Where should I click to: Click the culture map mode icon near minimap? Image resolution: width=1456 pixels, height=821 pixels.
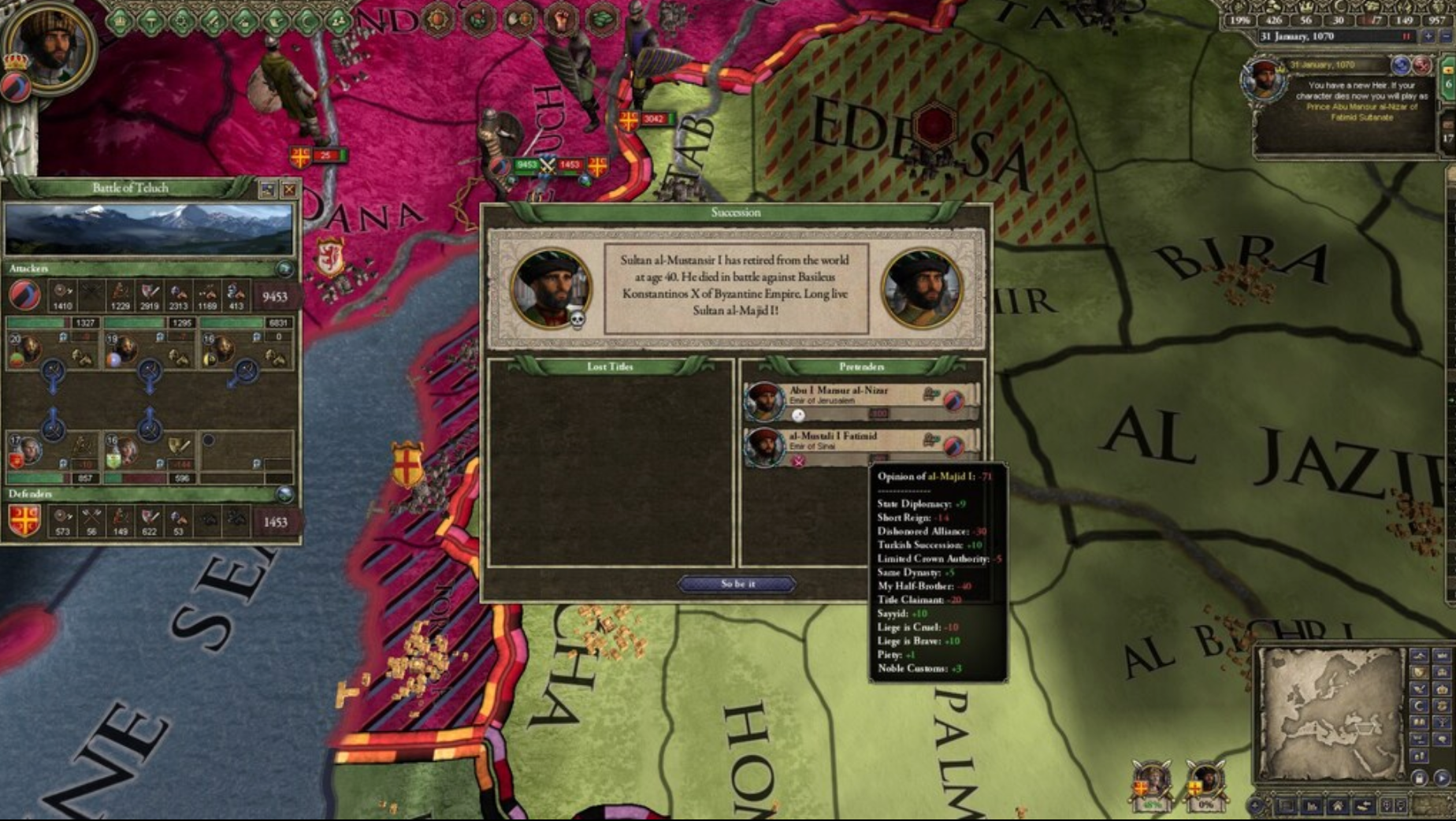pyautogui.click(x=1419, y=723)
